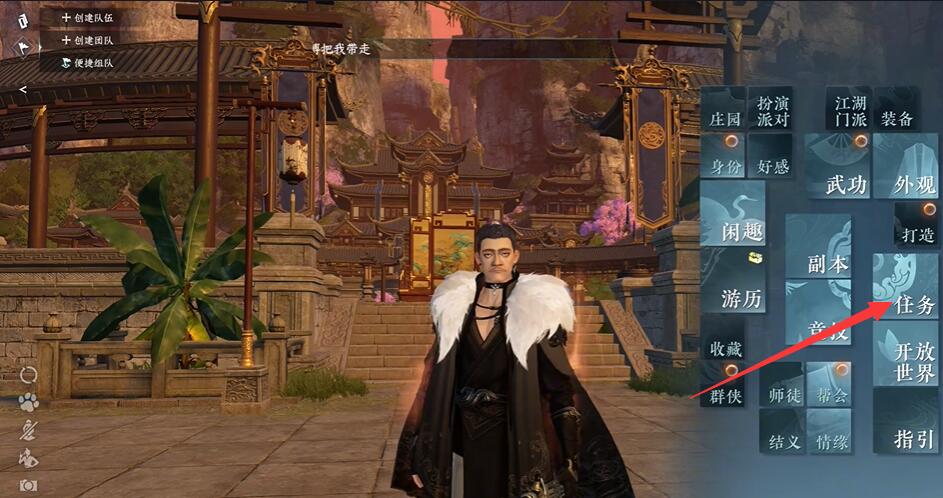Choose 便捷组队 quick team matching
This screenshot has height=498, width=943.
pyautogui.click(x=87, y=62)
